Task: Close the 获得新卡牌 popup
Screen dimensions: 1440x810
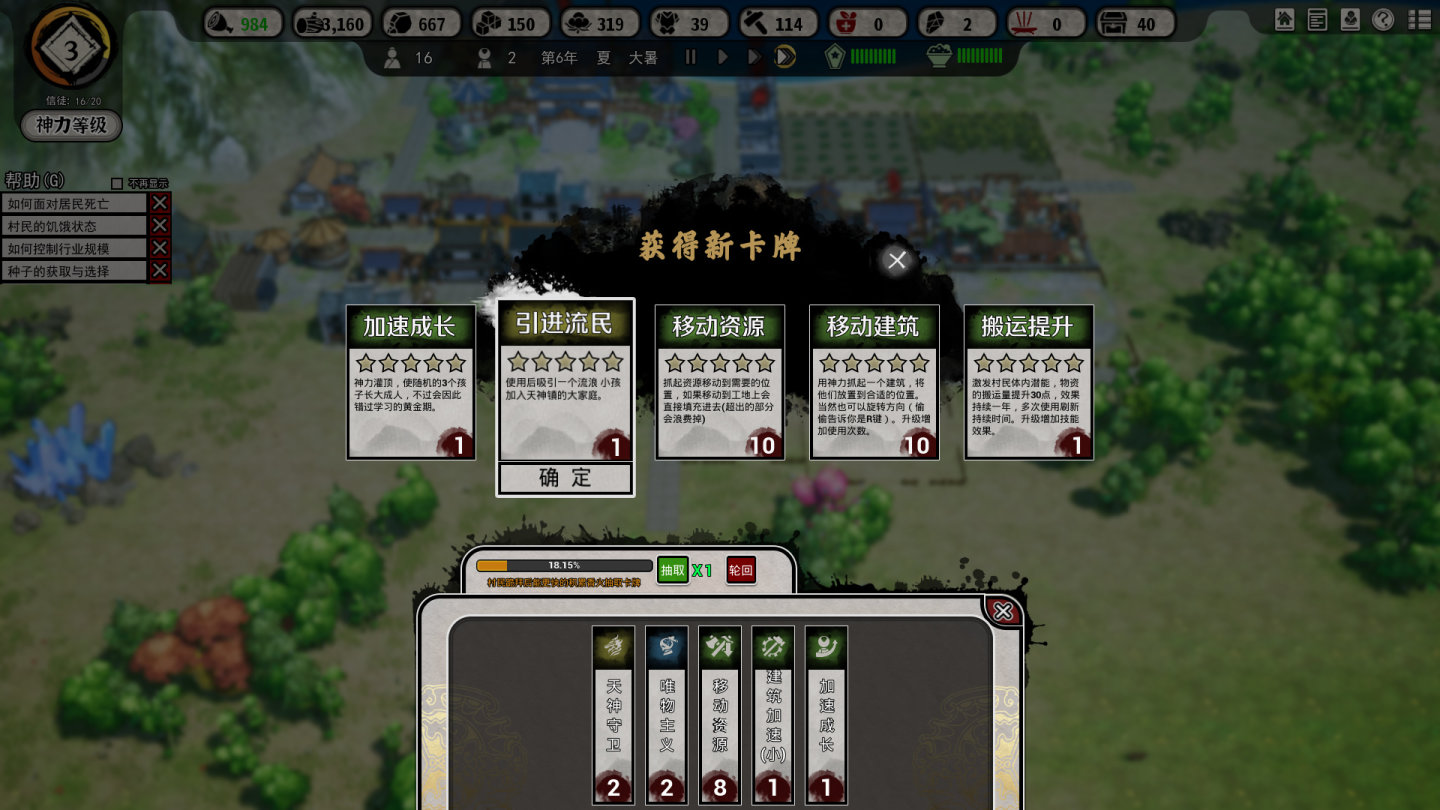Action: [897, 261]
